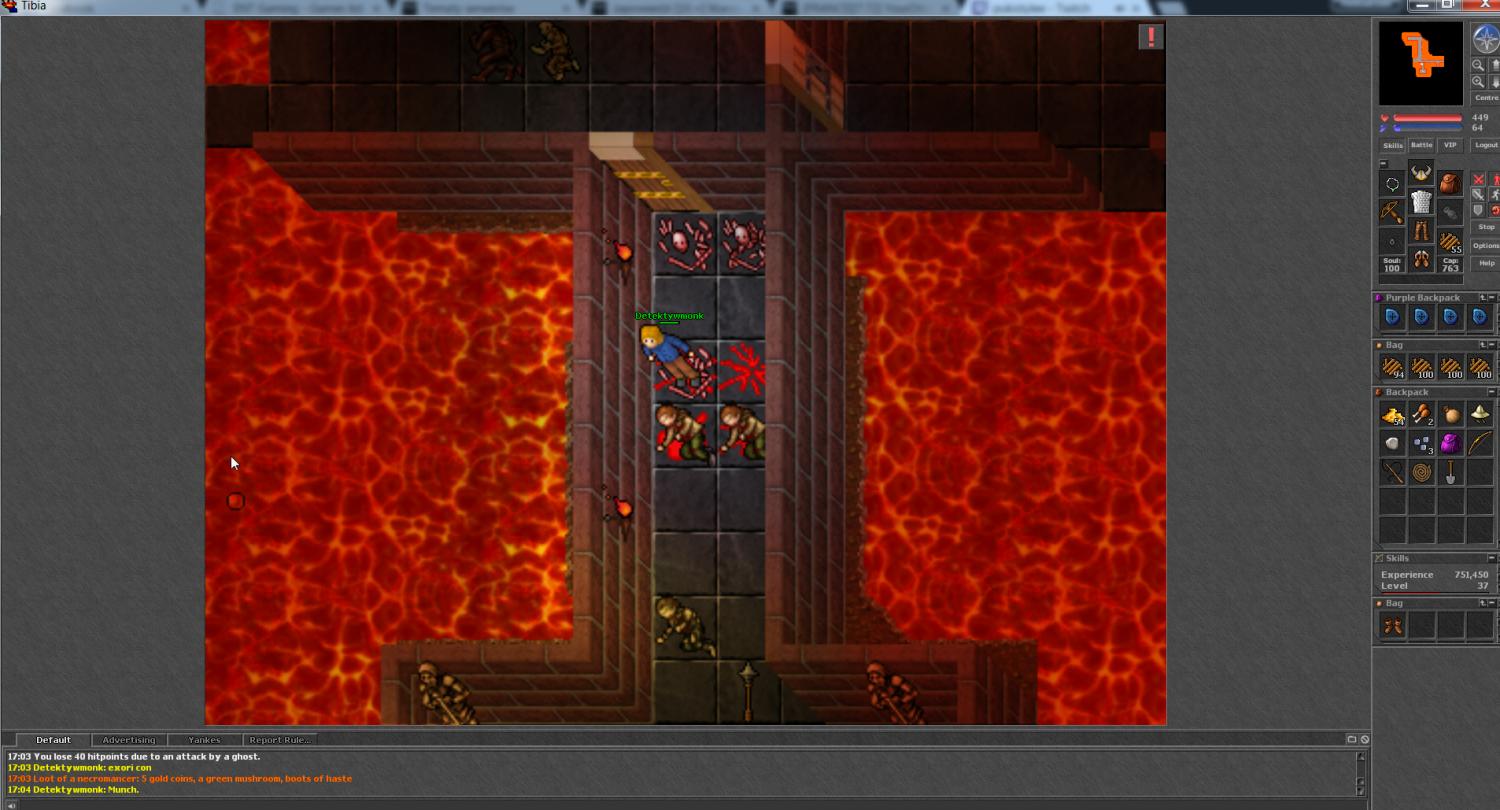Open the Battle list
Viewport: 1500px width, 810px height.
(1421, 145)
